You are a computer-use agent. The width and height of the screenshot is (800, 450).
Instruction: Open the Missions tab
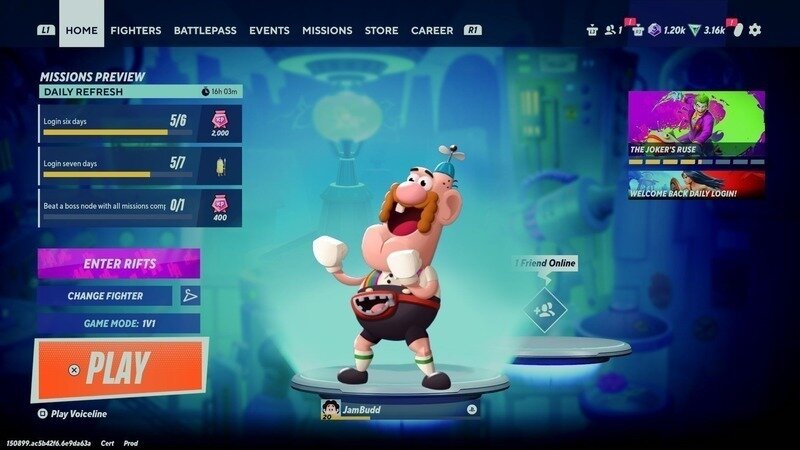coord(327,30)
